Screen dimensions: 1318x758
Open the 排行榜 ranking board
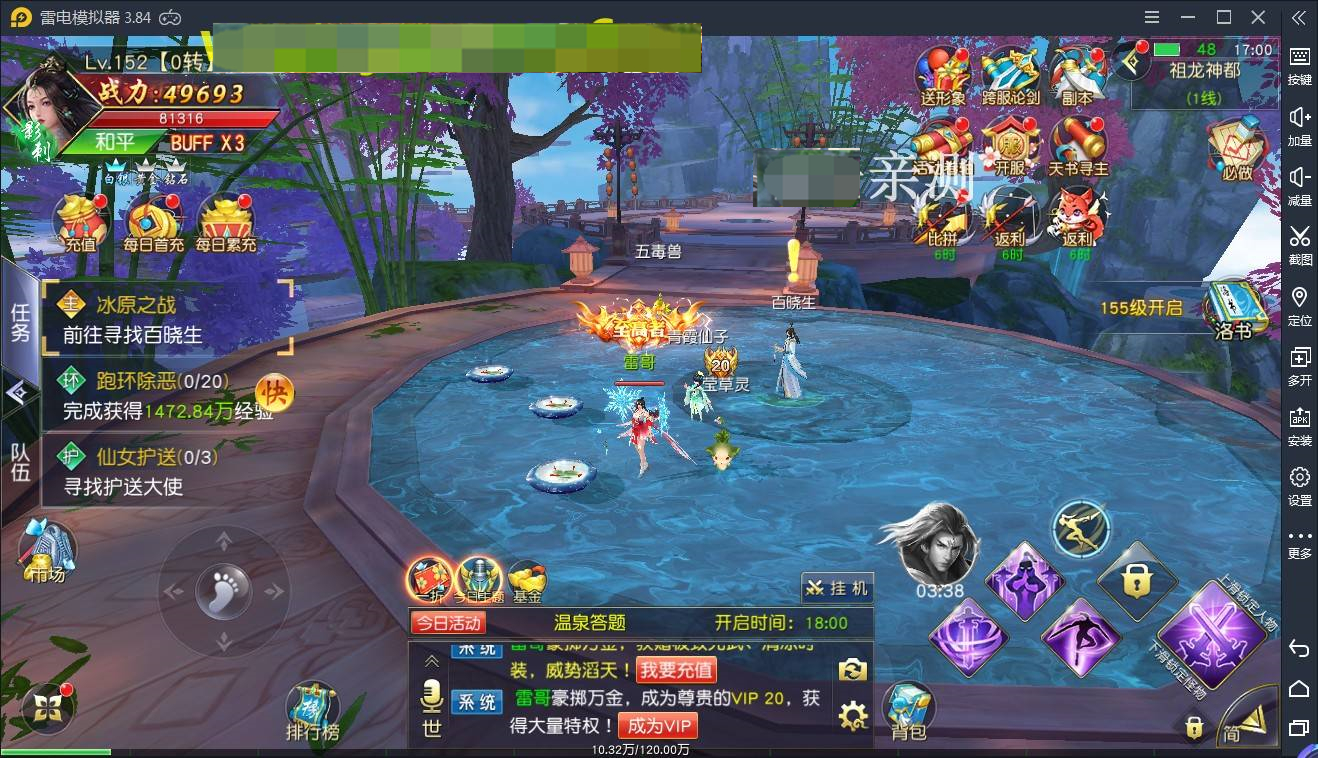pyautogui.click(x=313, y=711)
